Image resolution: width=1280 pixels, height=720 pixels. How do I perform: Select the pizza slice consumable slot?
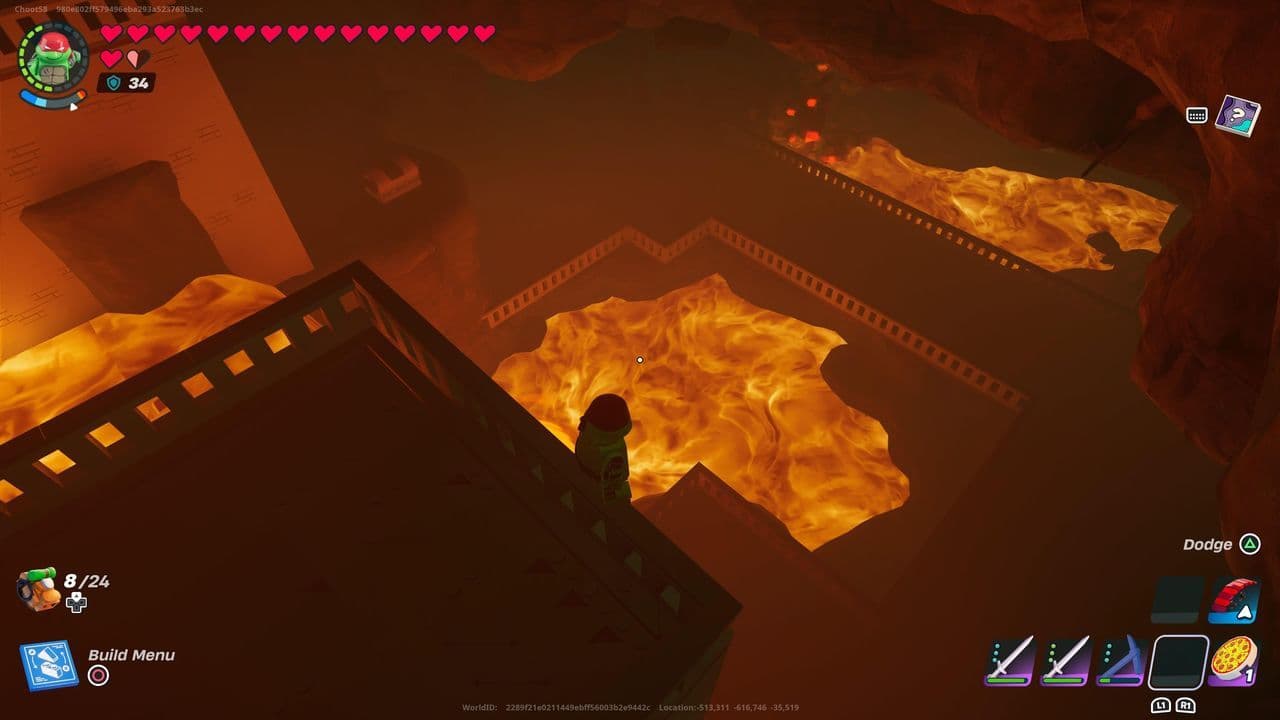tap(1235, 658)
